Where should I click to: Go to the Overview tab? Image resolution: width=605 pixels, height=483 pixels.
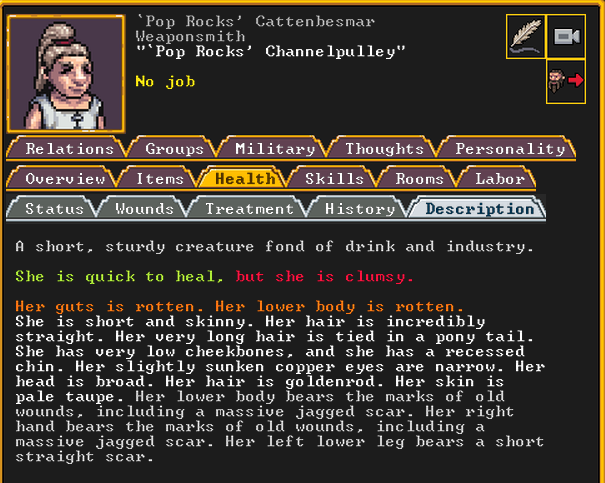(x=65, y=179)
